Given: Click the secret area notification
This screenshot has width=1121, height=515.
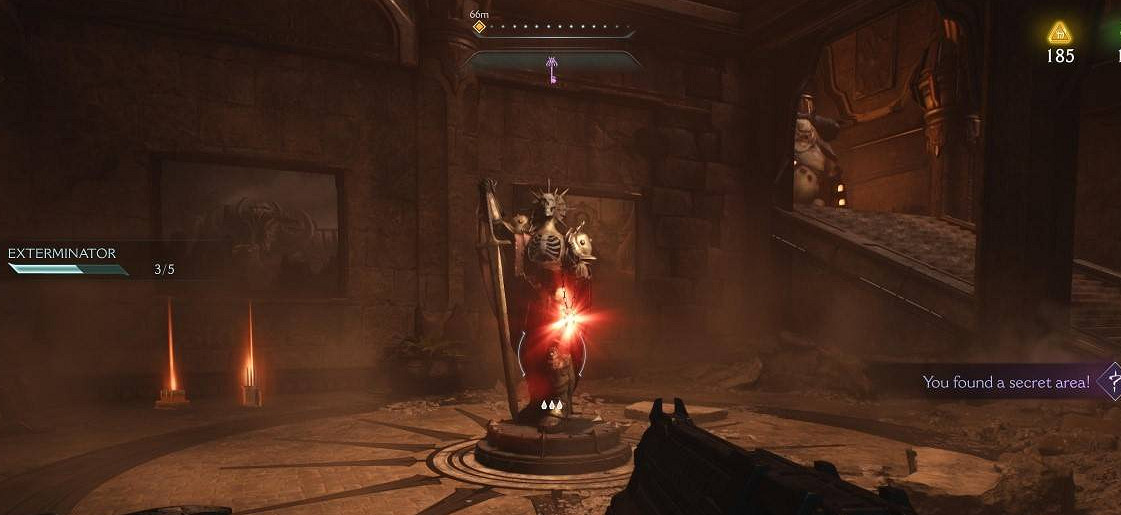Looking at the screenshot, I should pos(1006,382).
